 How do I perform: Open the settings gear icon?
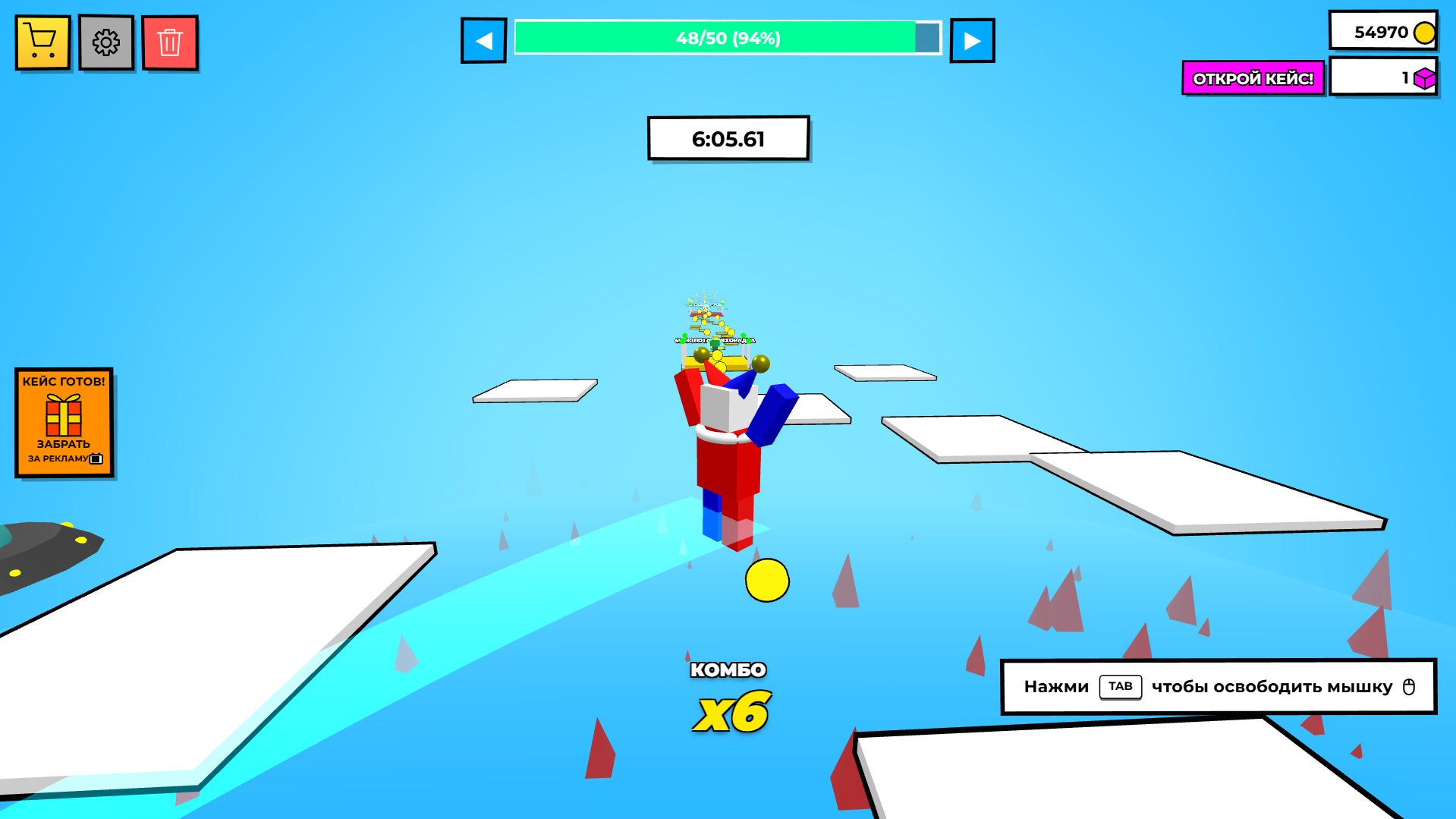(x=105, y=43)
